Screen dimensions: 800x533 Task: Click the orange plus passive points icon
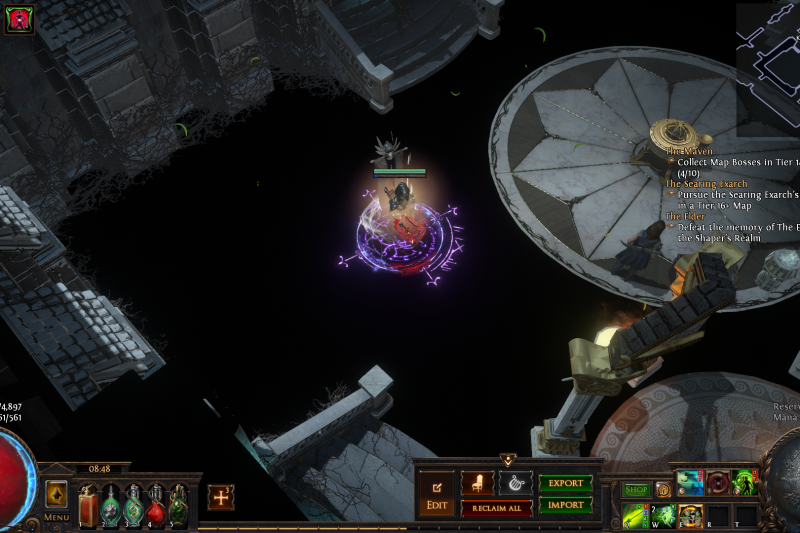click(221, 497)
